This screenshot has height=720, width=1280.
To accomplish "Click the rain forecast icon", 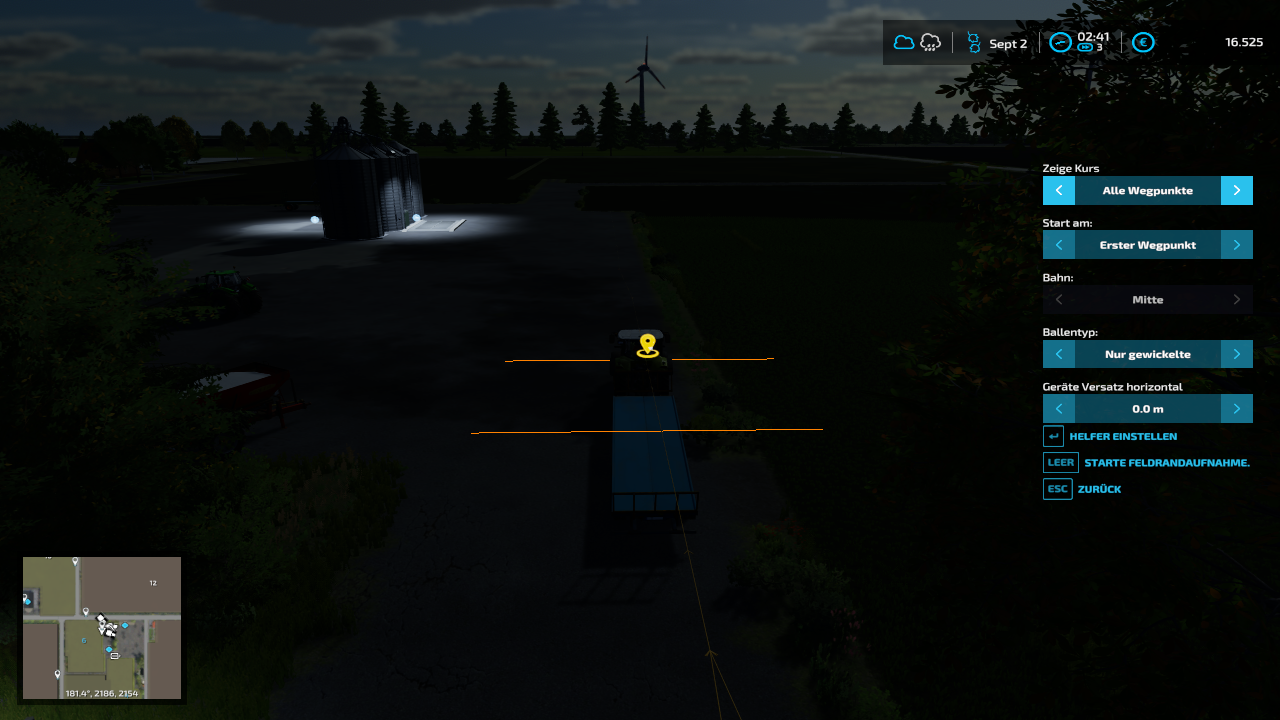I will [x=930, y=43].
